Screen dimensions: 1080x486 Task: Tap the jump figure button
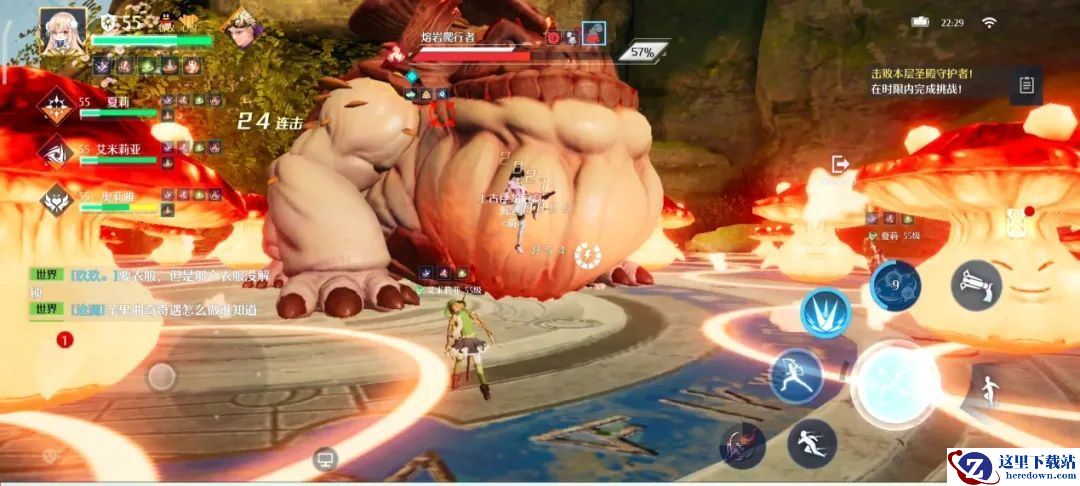(989, 391)
